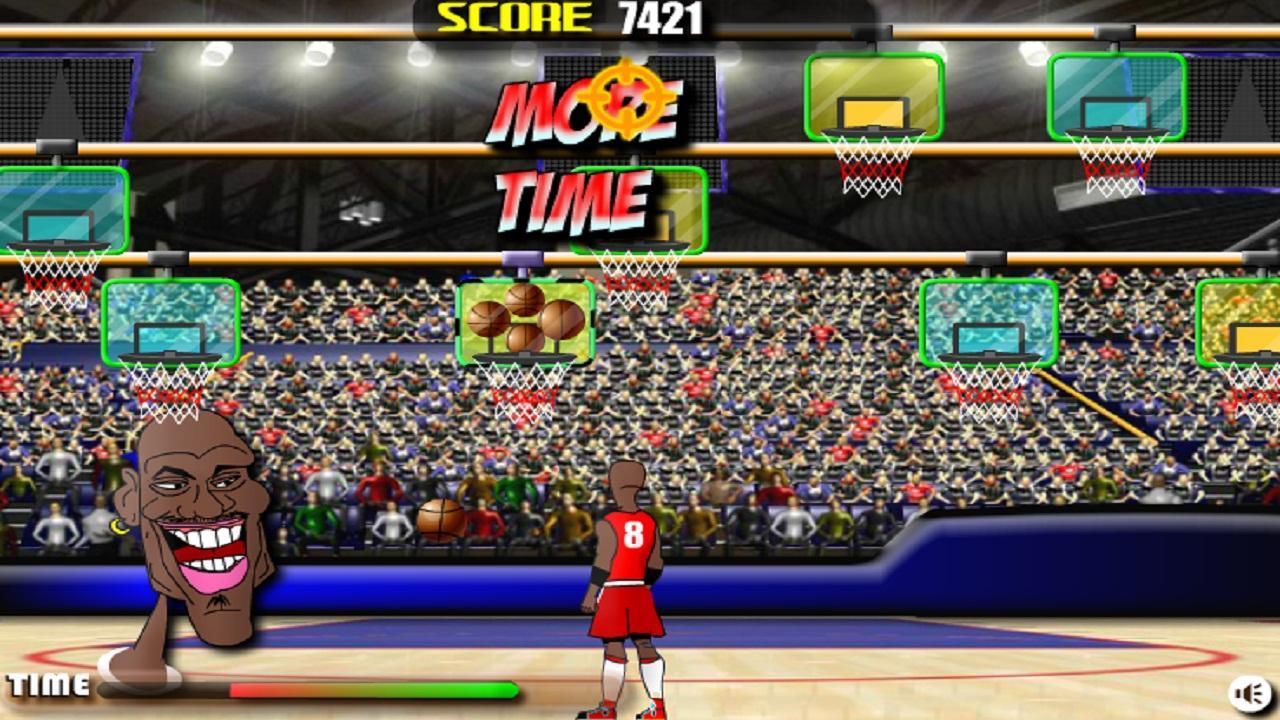This screenshot has height=720, width=1280.
Task: Select the bonus hoop showing three basketballs
Action: (x=524, y=320)
